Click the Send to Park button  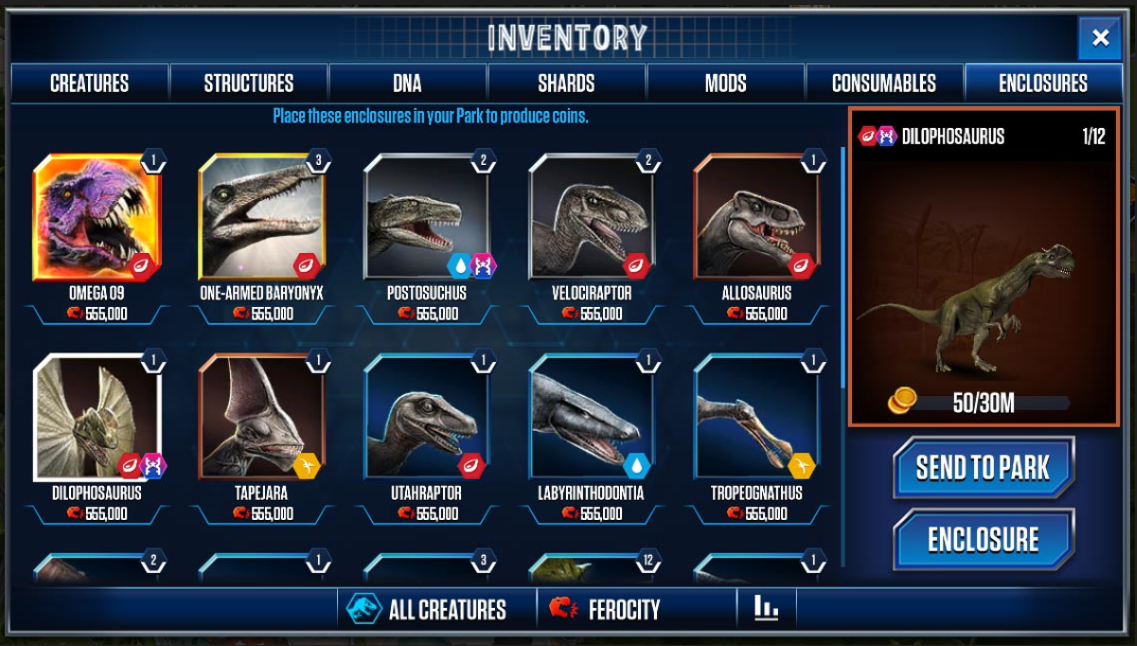pyautogui.click(x=983, y=467)
